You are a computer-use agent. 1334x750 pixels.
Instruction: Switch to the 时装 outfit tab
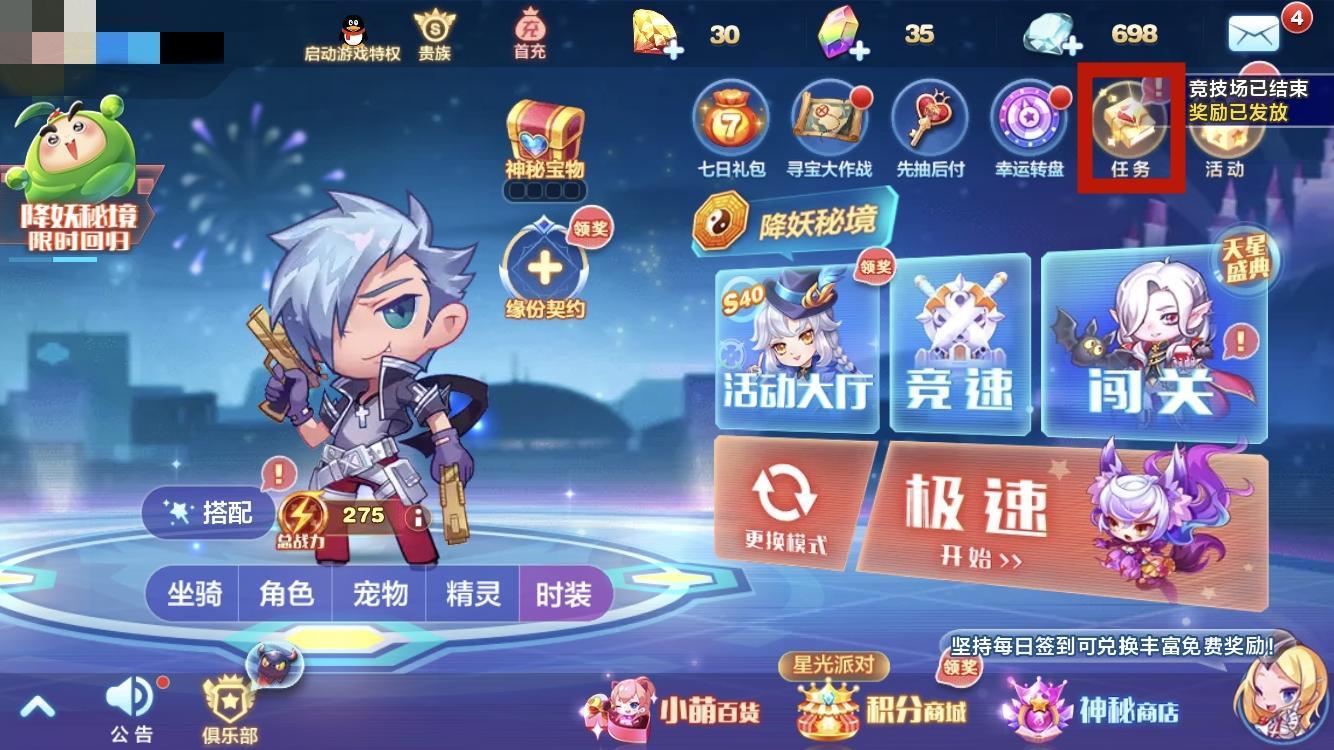(565, 593)
